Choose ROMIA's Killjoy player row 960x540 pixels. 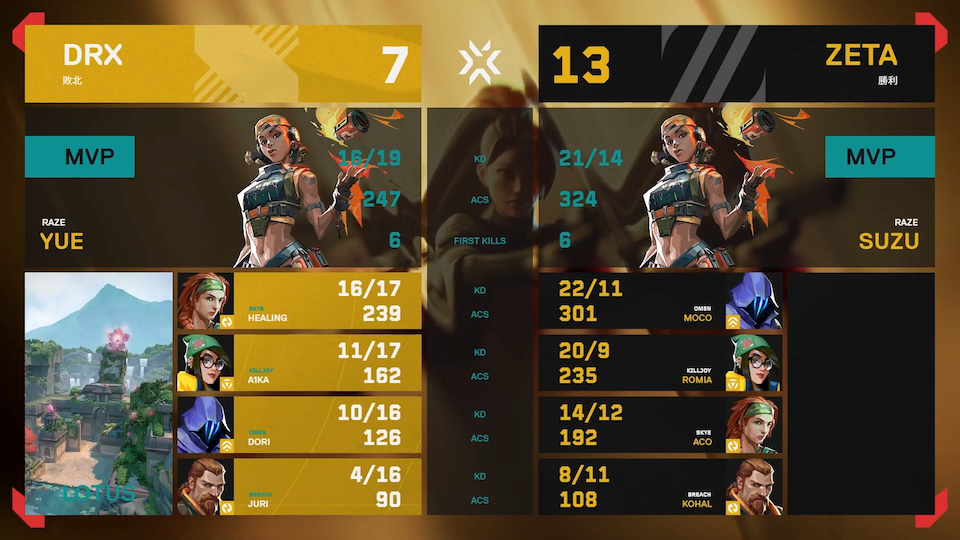pos(660,363)
